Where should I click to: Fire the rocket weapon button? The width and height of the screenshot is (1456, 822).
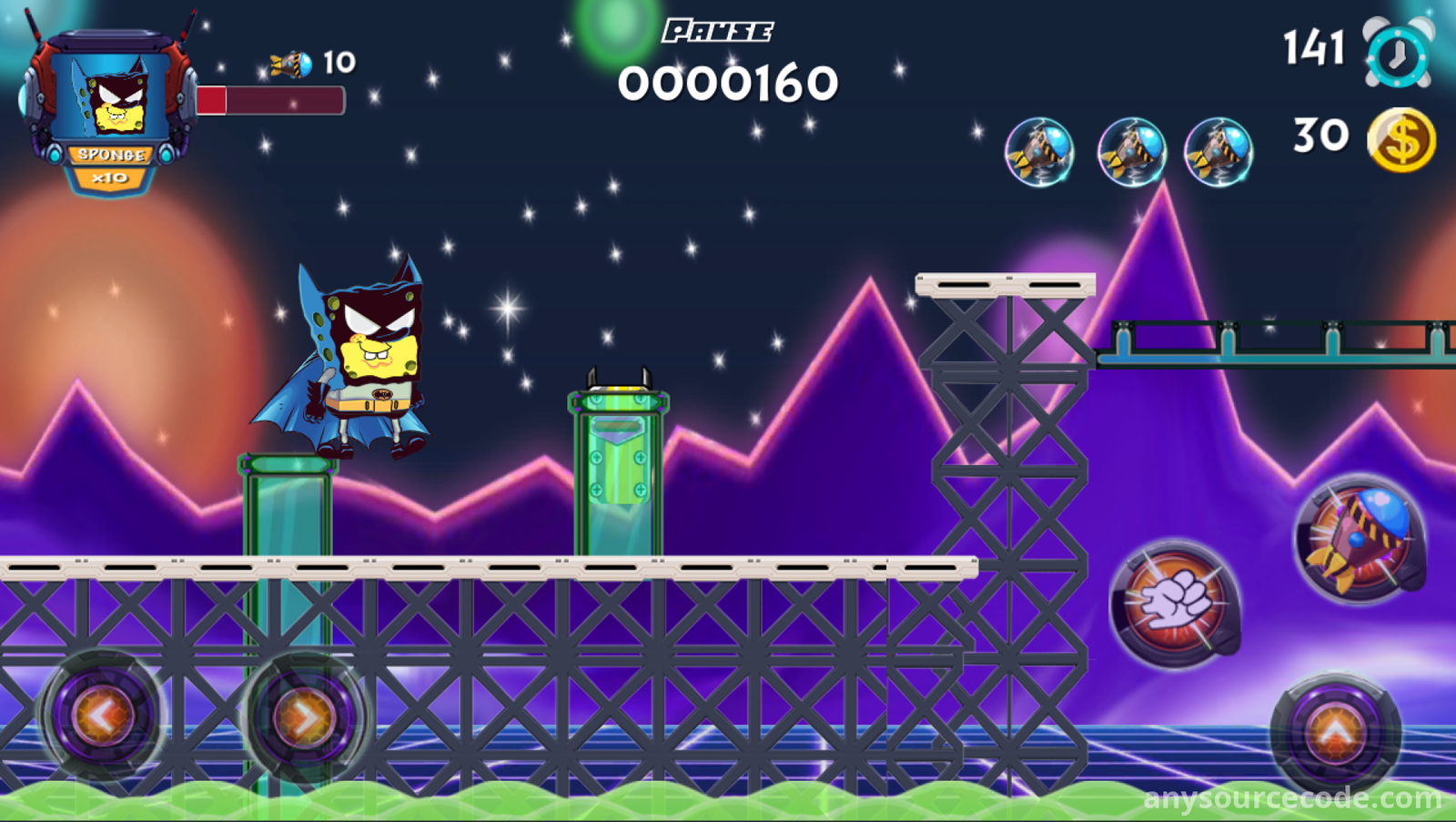click(x=1360, y=539)
